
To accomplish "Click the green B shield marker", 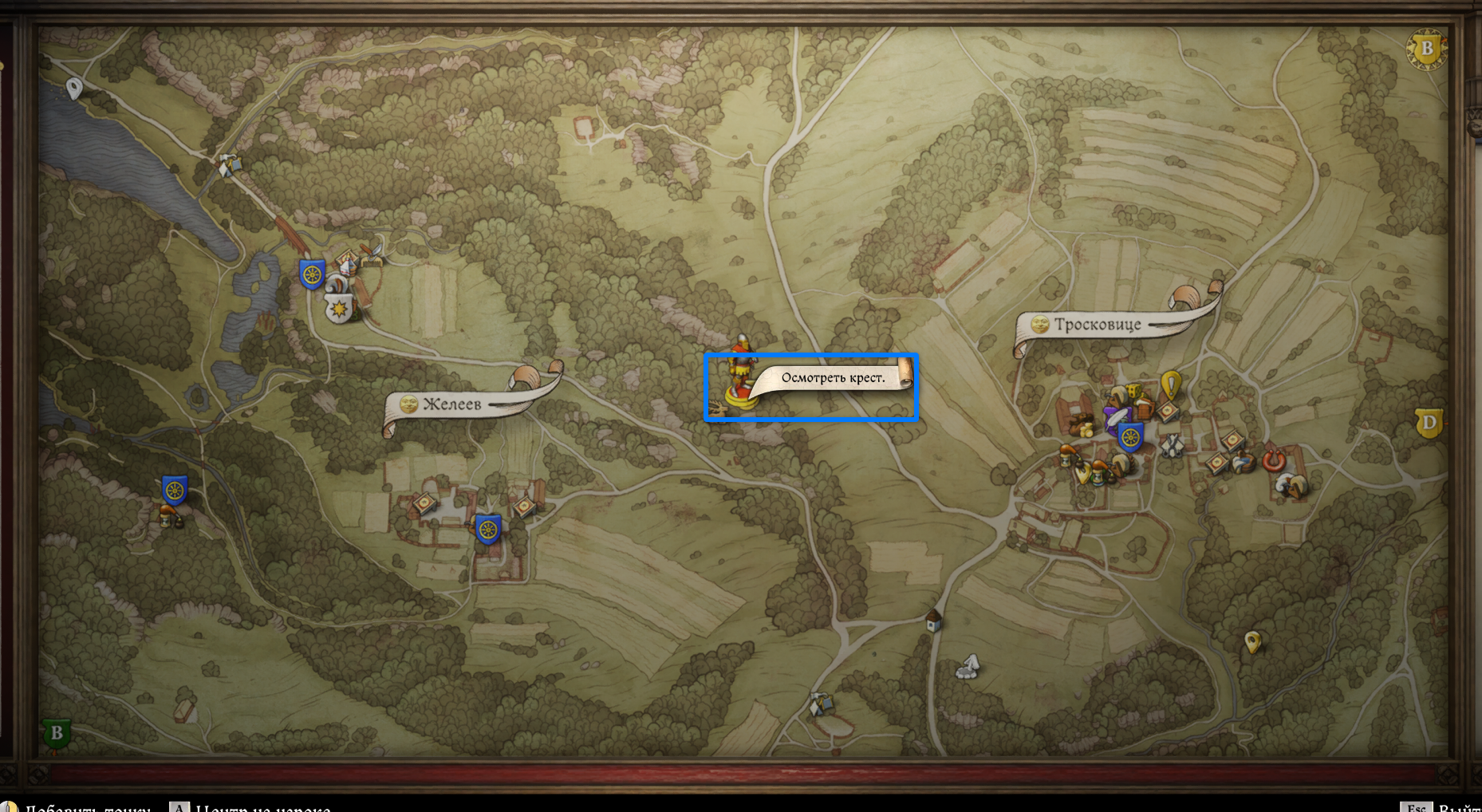I will click(x=56, y=733).
